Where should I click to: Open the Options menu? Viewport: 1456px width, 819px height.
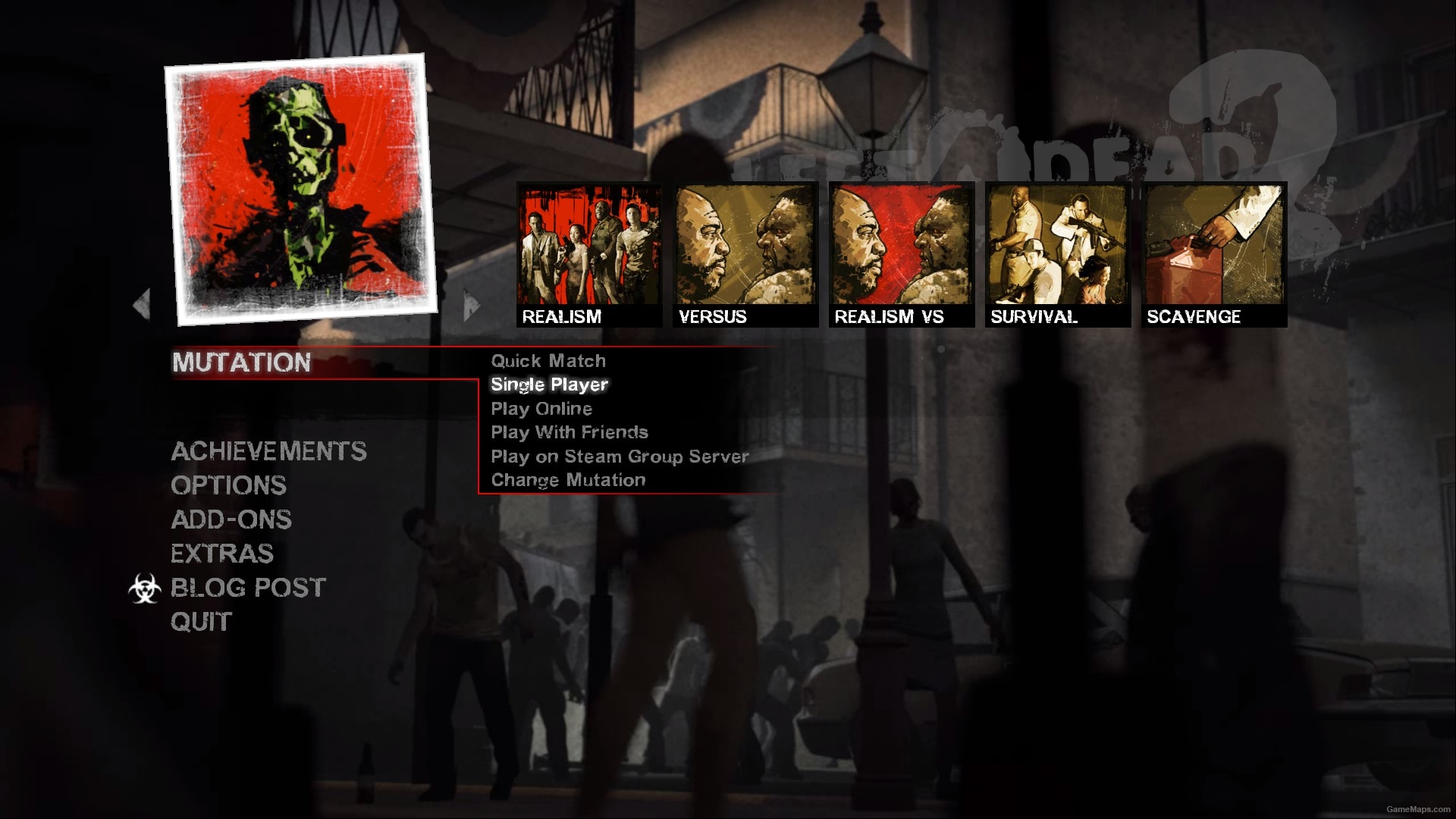[228, 485]
